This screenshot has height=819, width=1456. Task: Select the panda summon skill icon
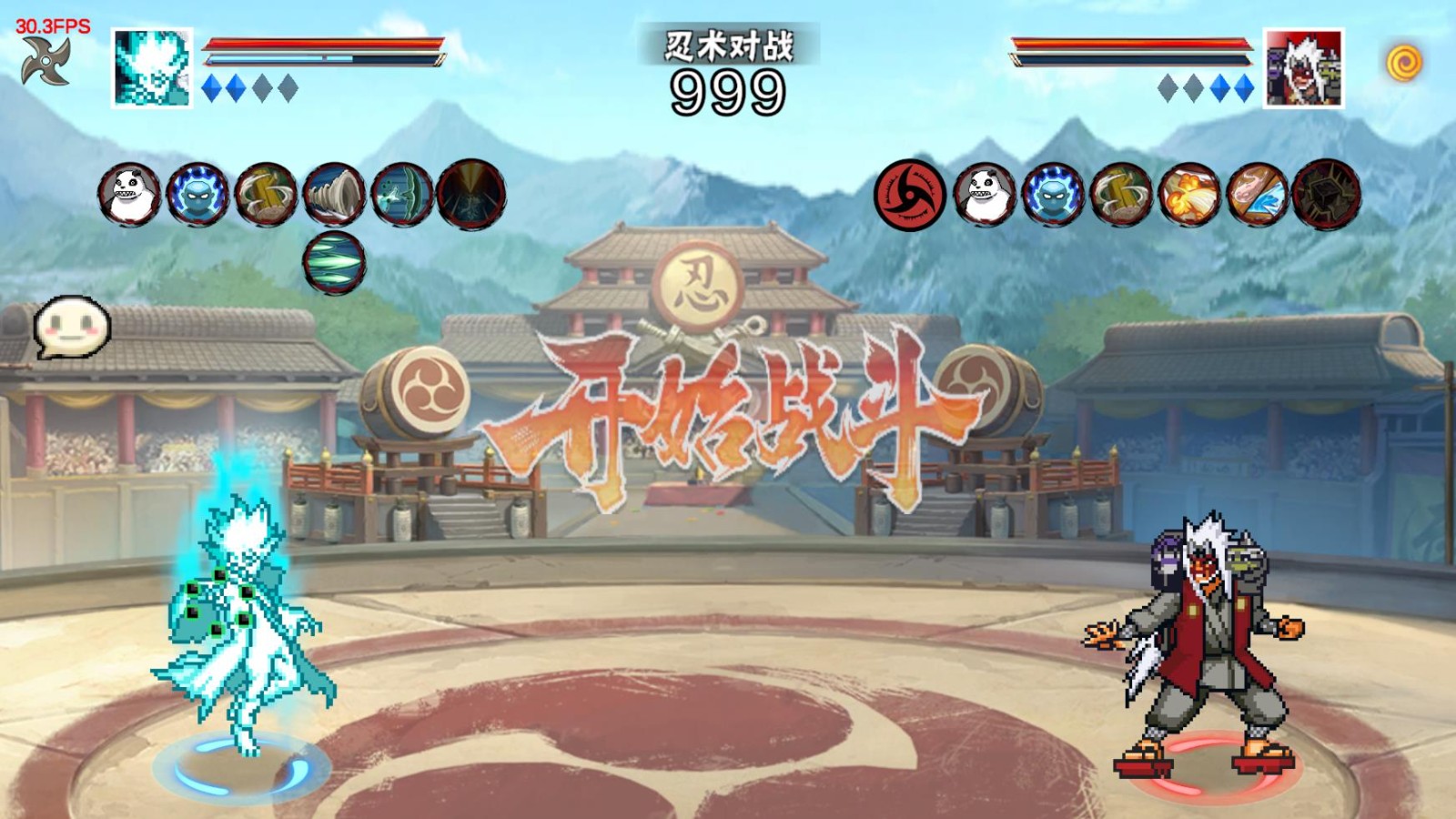coord(130,194)
